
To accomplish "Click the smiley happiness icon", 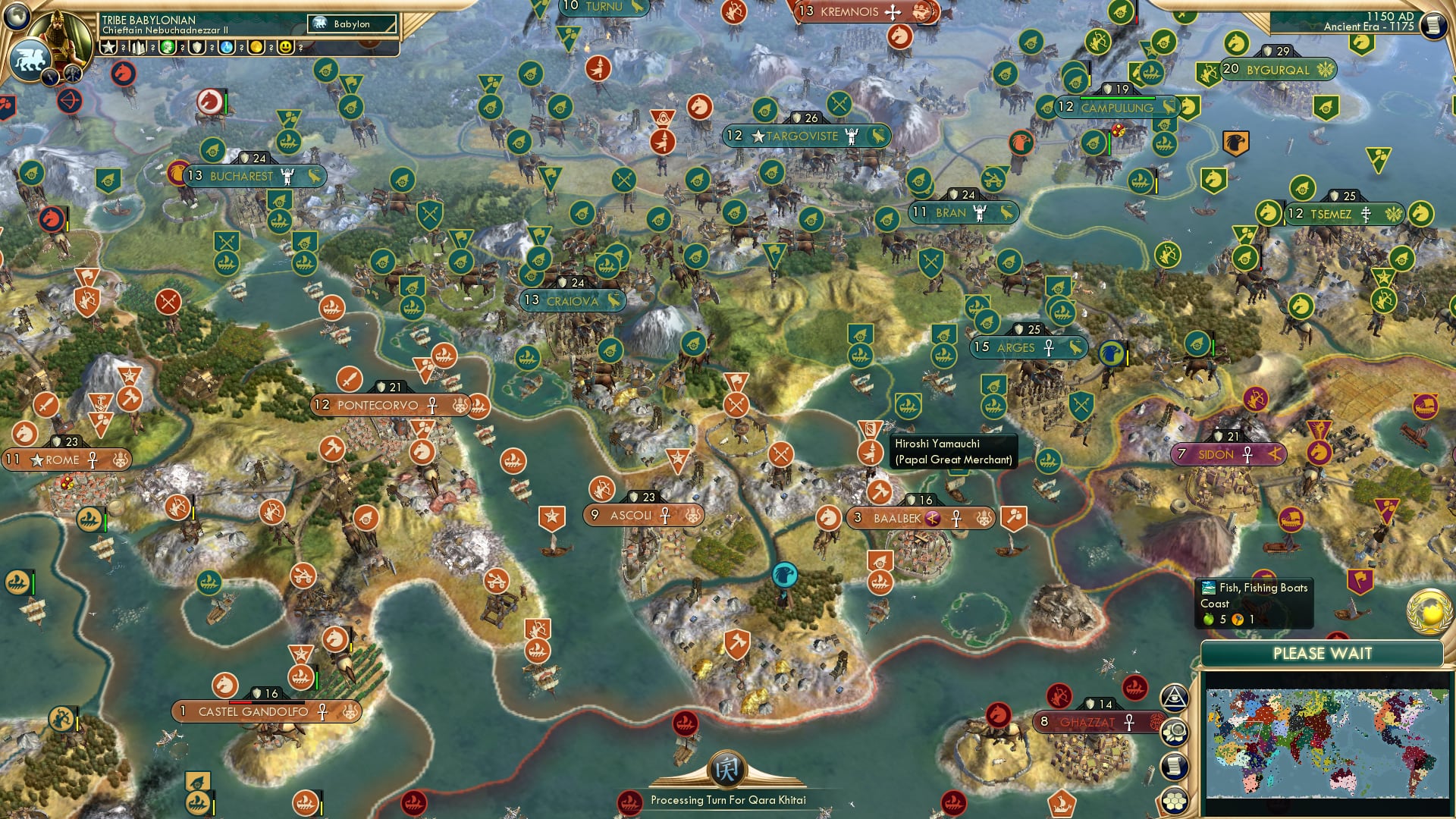I will pyautogui.click(x=286, y=47).
